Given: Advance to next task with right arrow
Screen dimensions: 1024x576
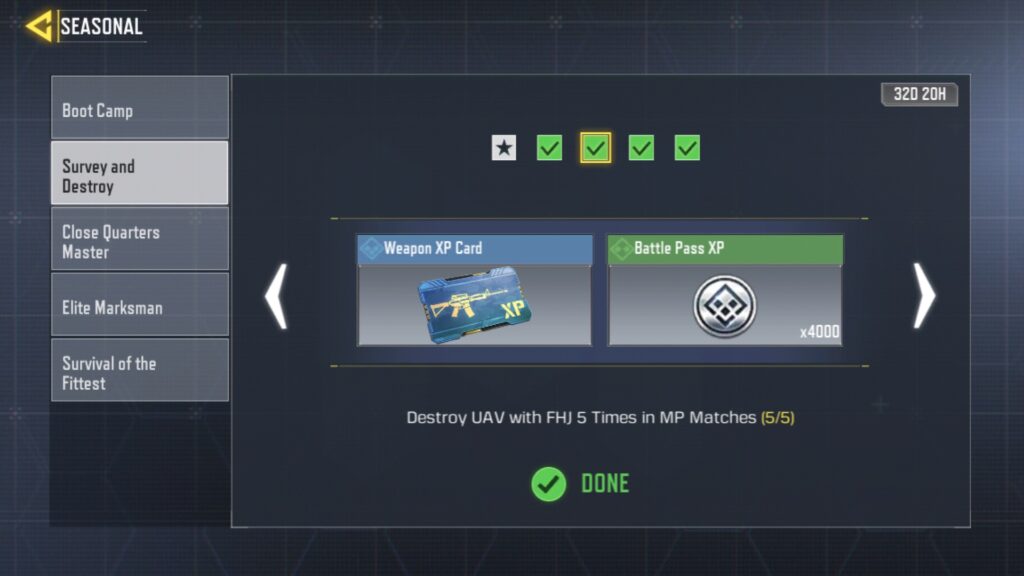Looking at the screenshot, I should [924, 296].
